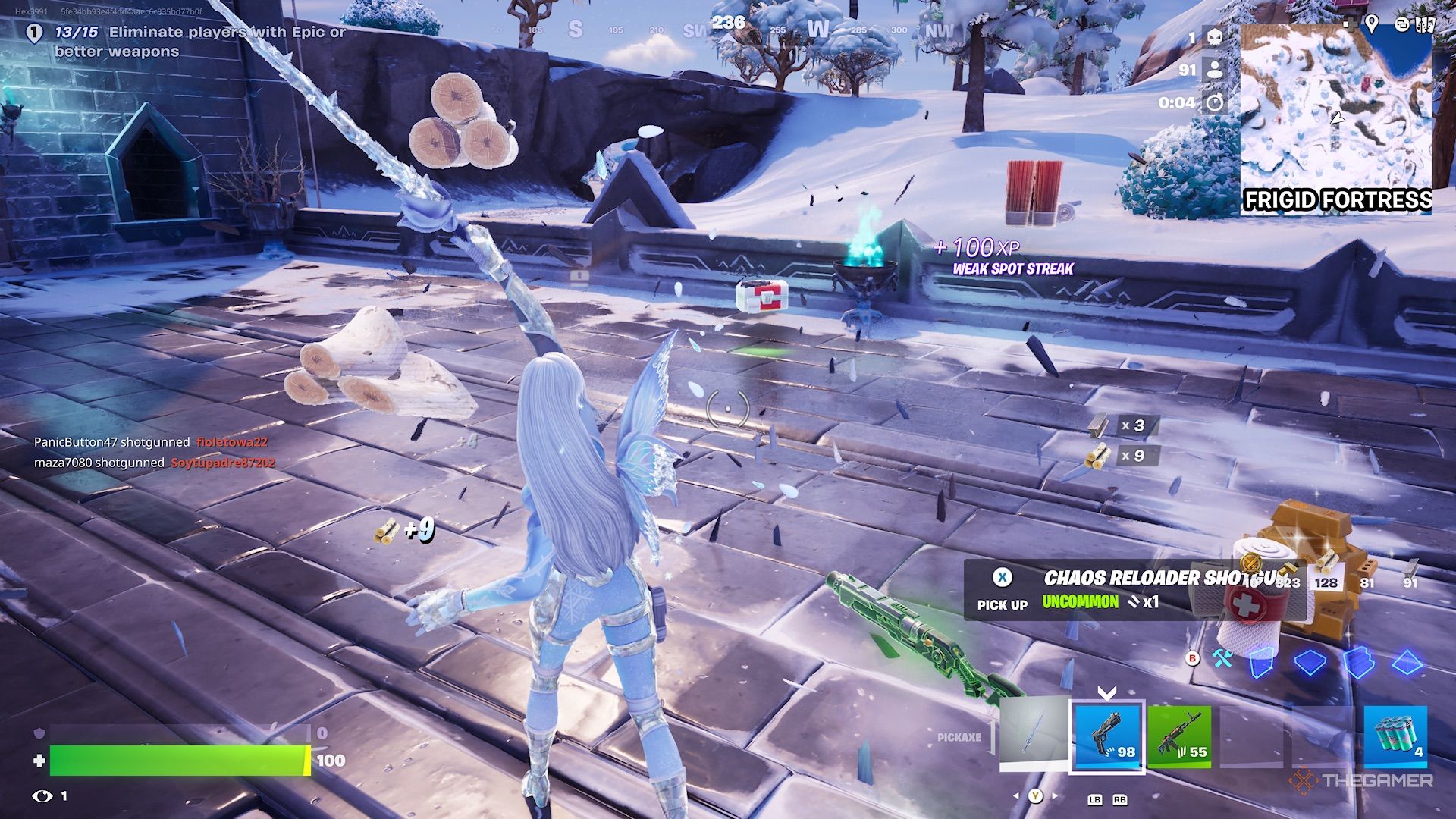Choose the floor building piece
Image resolution: width=1456 pixels, height=819 pixels.
[x=1310, y=663]
